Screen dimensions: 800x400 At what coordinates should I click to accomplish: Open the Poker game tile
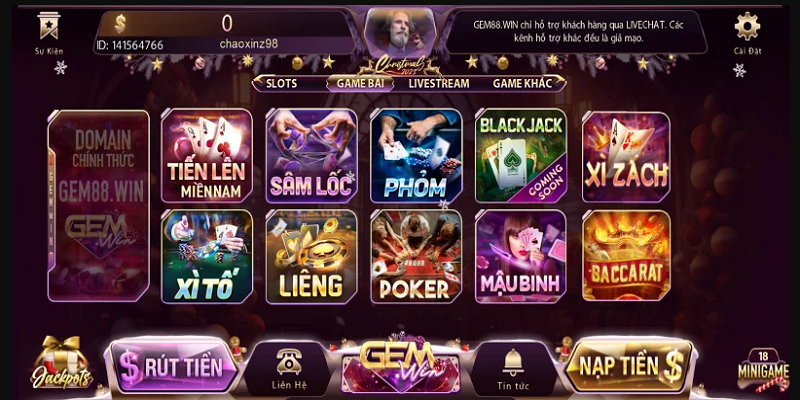tap(415, 256)
